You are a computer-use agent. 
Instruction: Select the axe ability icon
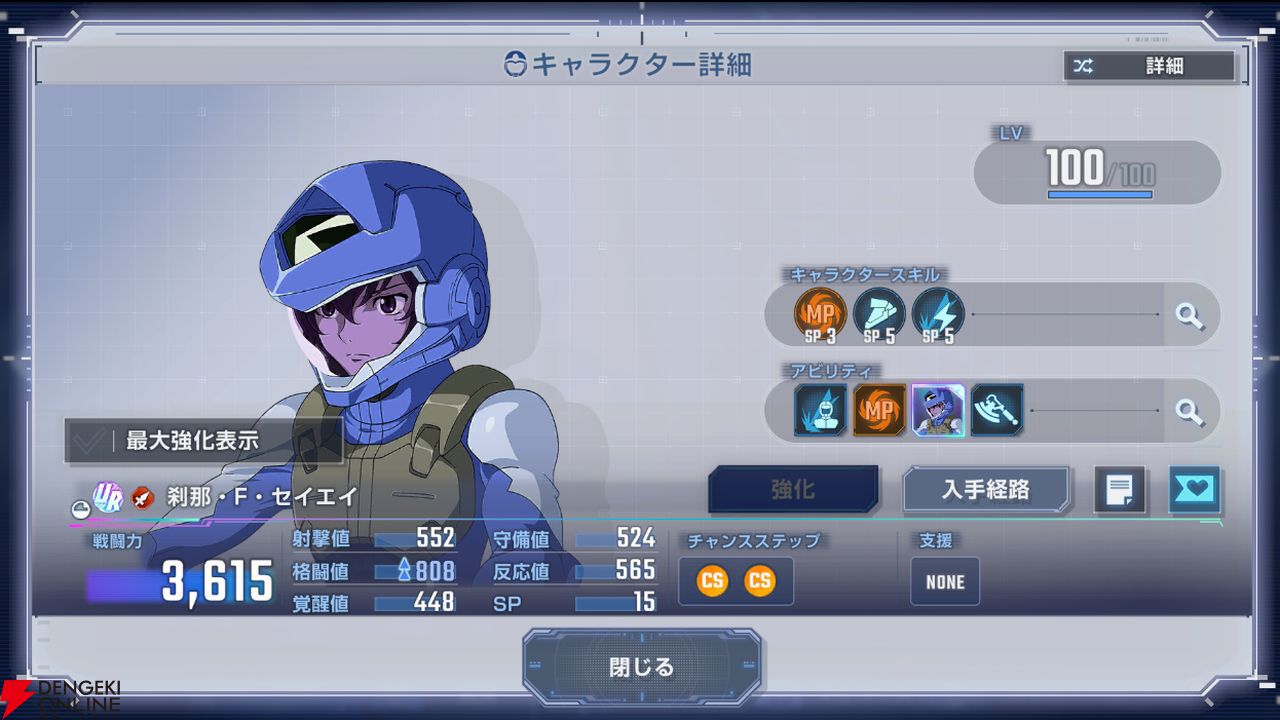[996, 410]
